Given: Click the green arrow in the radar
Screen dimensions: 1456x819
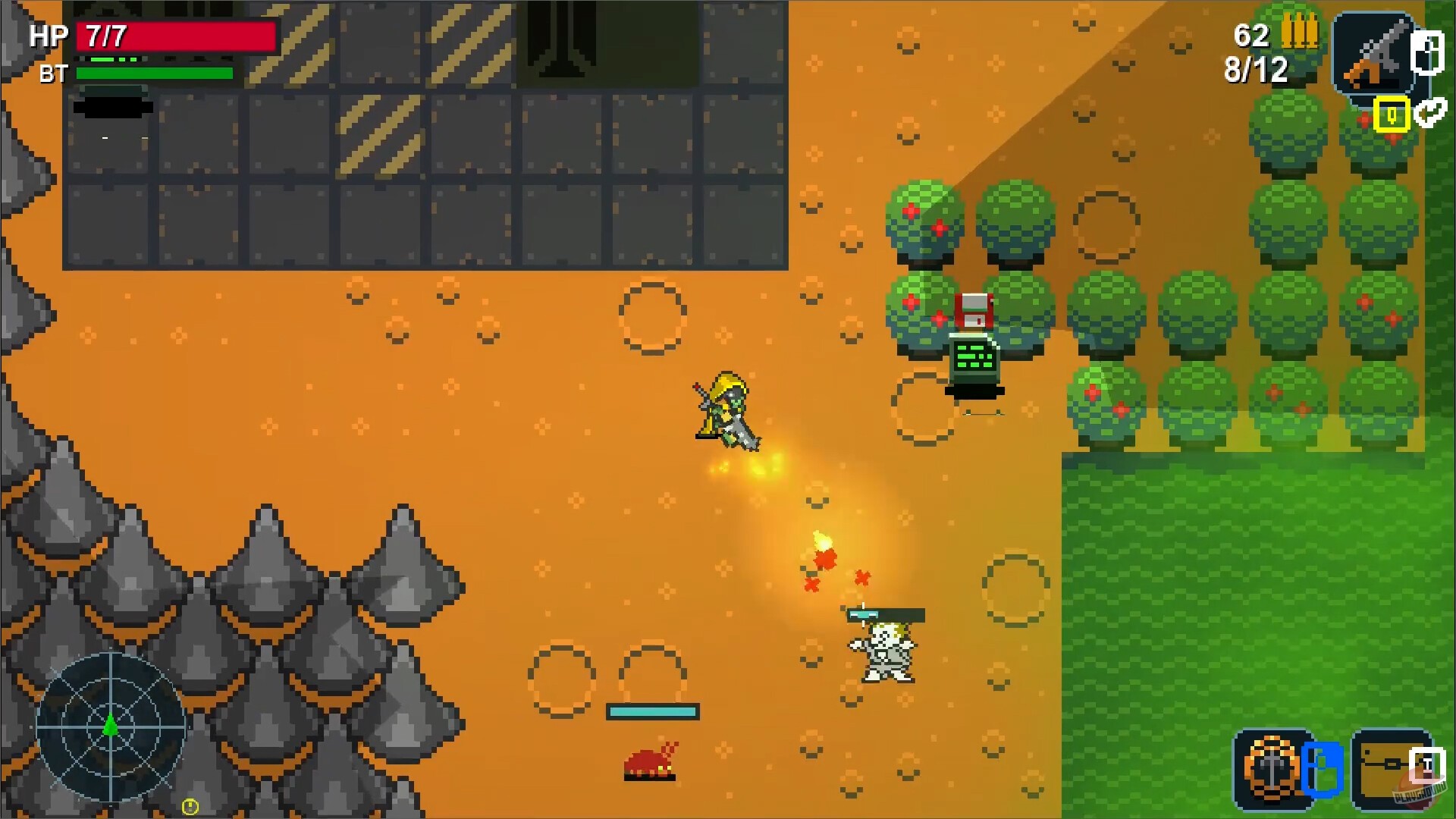Looking at the screenshot, I should pos(111,726).
